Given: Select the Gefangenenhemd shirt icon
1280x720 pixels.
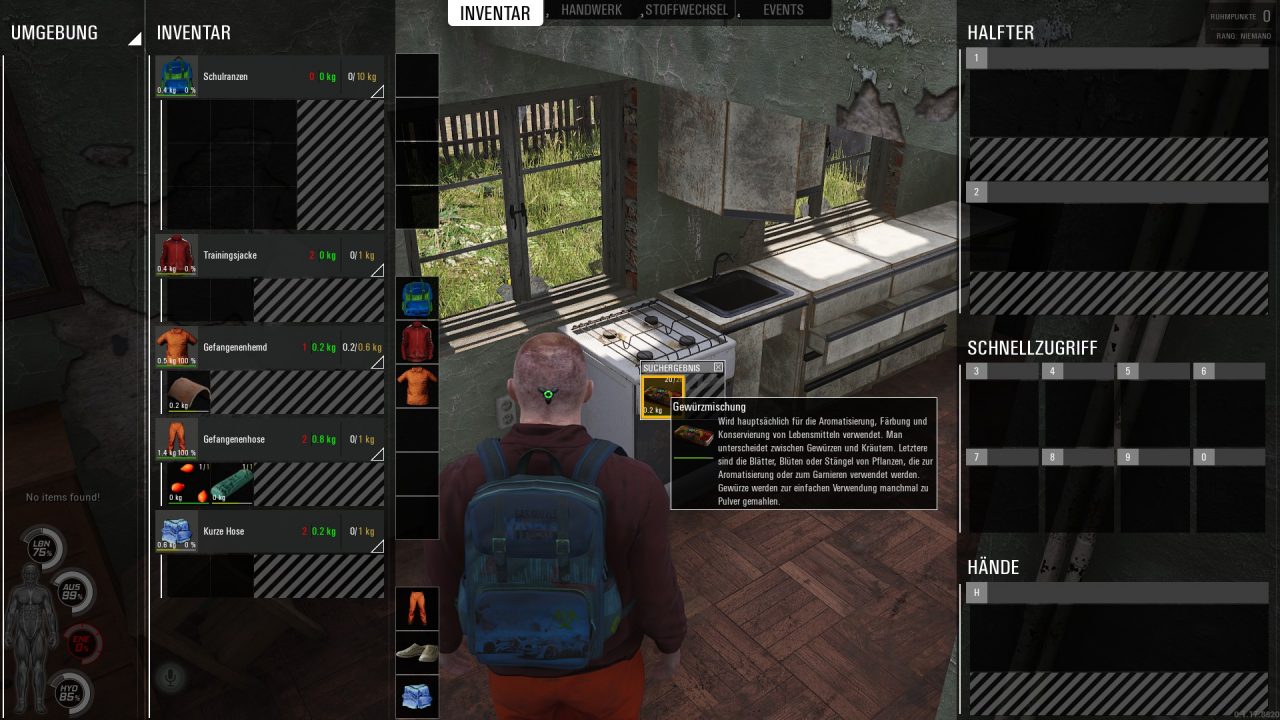Looking at the screenshot, I should click(175, 347).
